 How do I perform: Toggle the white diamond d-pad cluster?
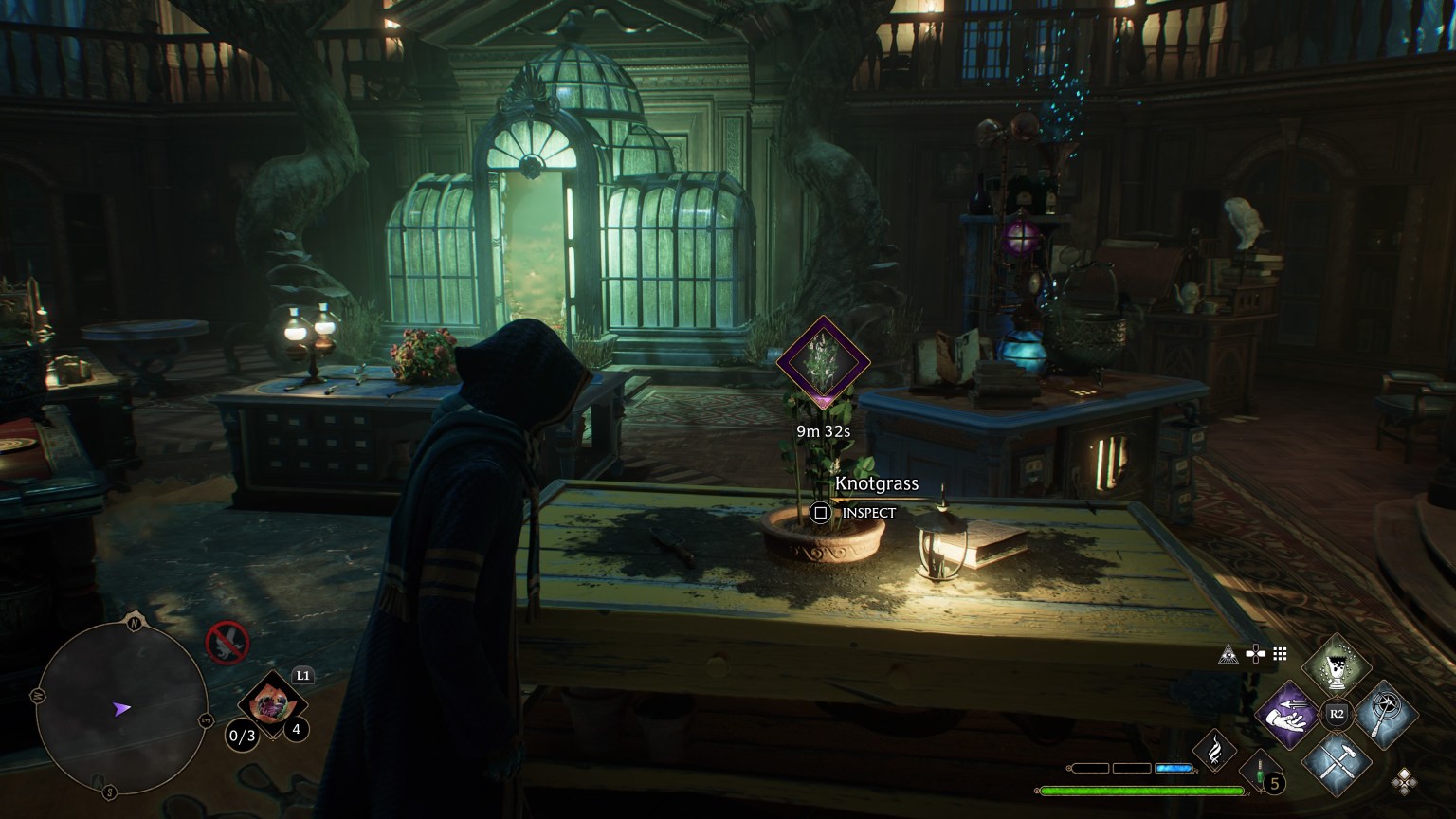click(x=1404, y=780)
